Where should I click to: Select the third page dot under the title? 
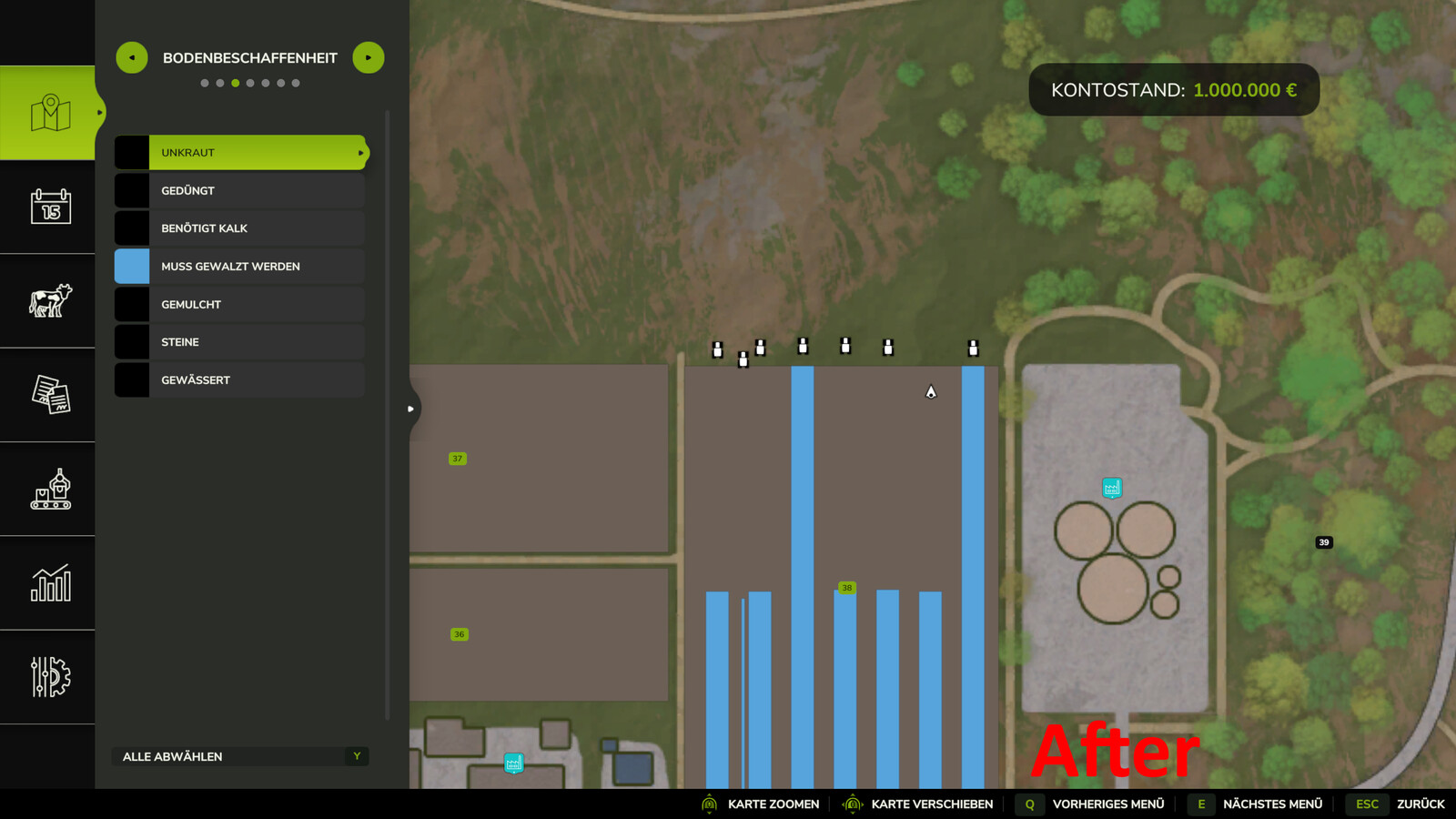[235, 82]
